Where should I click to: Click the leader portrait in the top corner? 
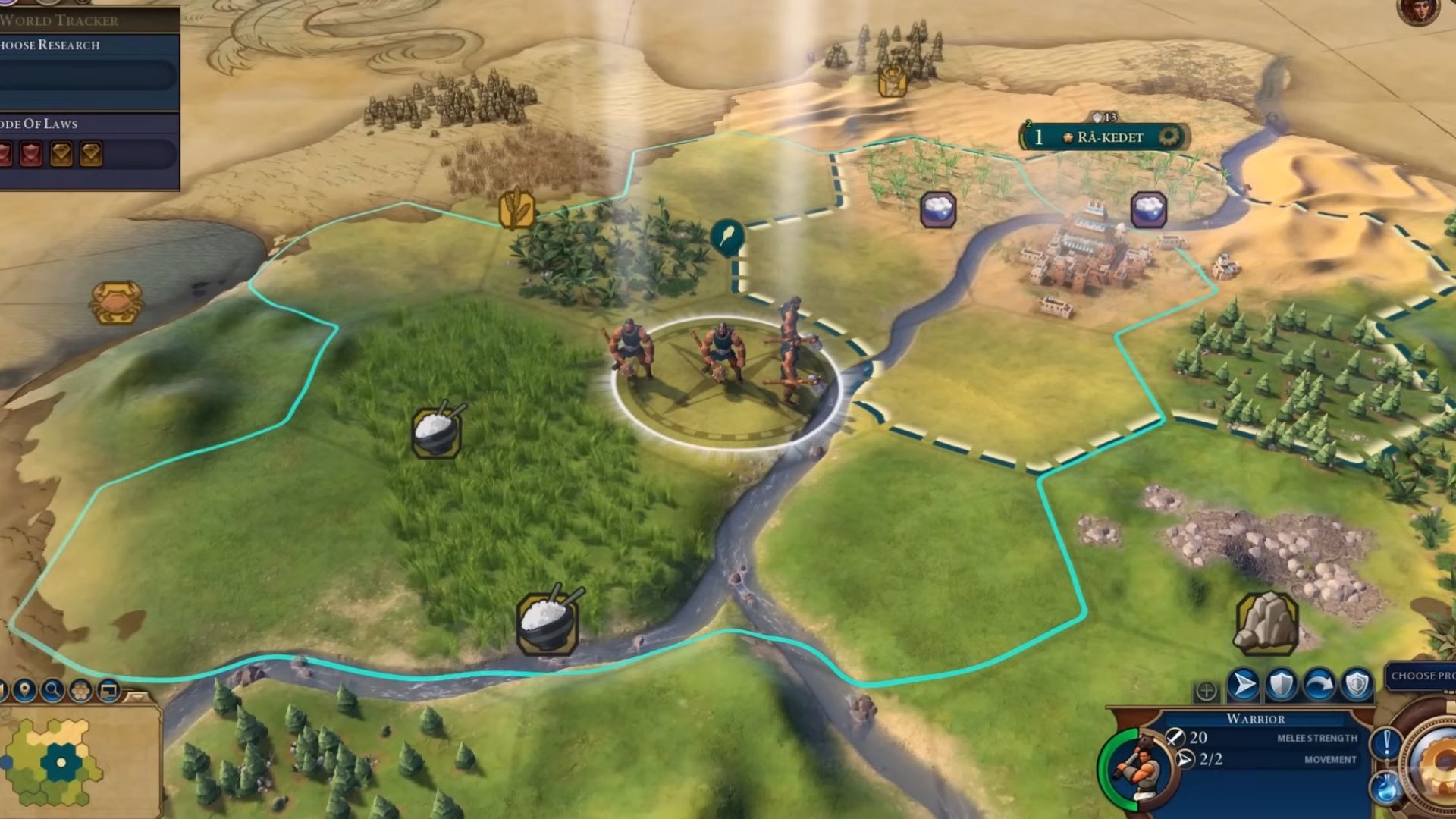click(1417, 11)
